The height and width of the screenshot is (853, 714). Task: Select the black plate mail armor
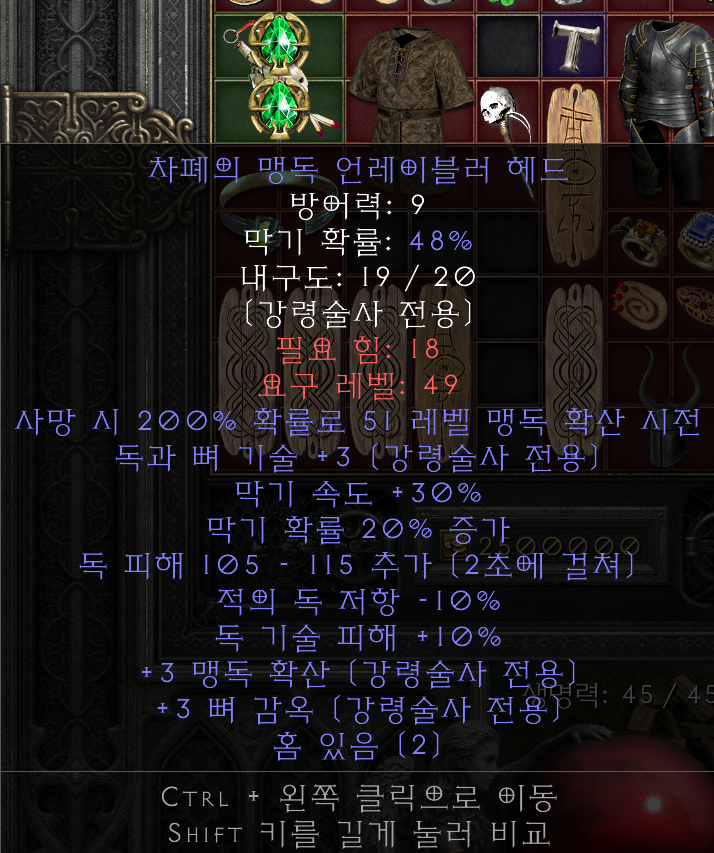(665, 78)
